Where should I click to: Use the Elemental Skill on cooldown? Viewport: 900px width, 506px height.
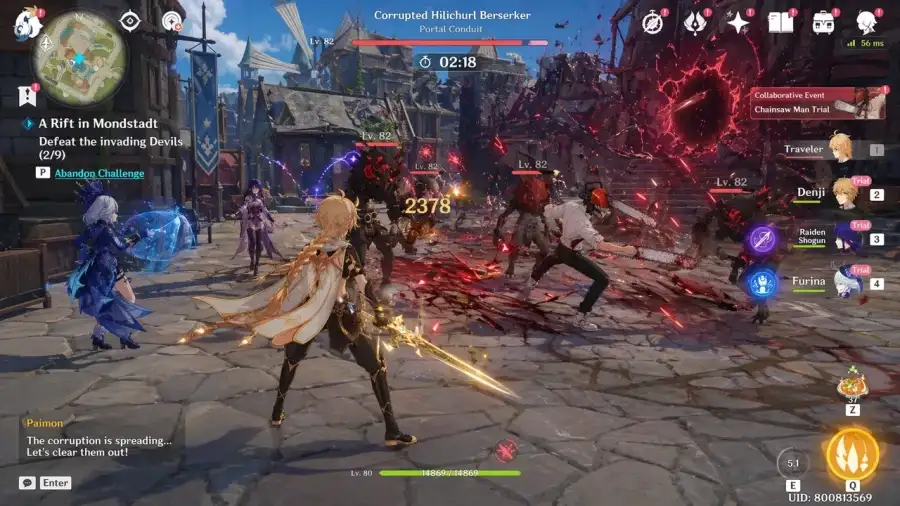point(792,463)
